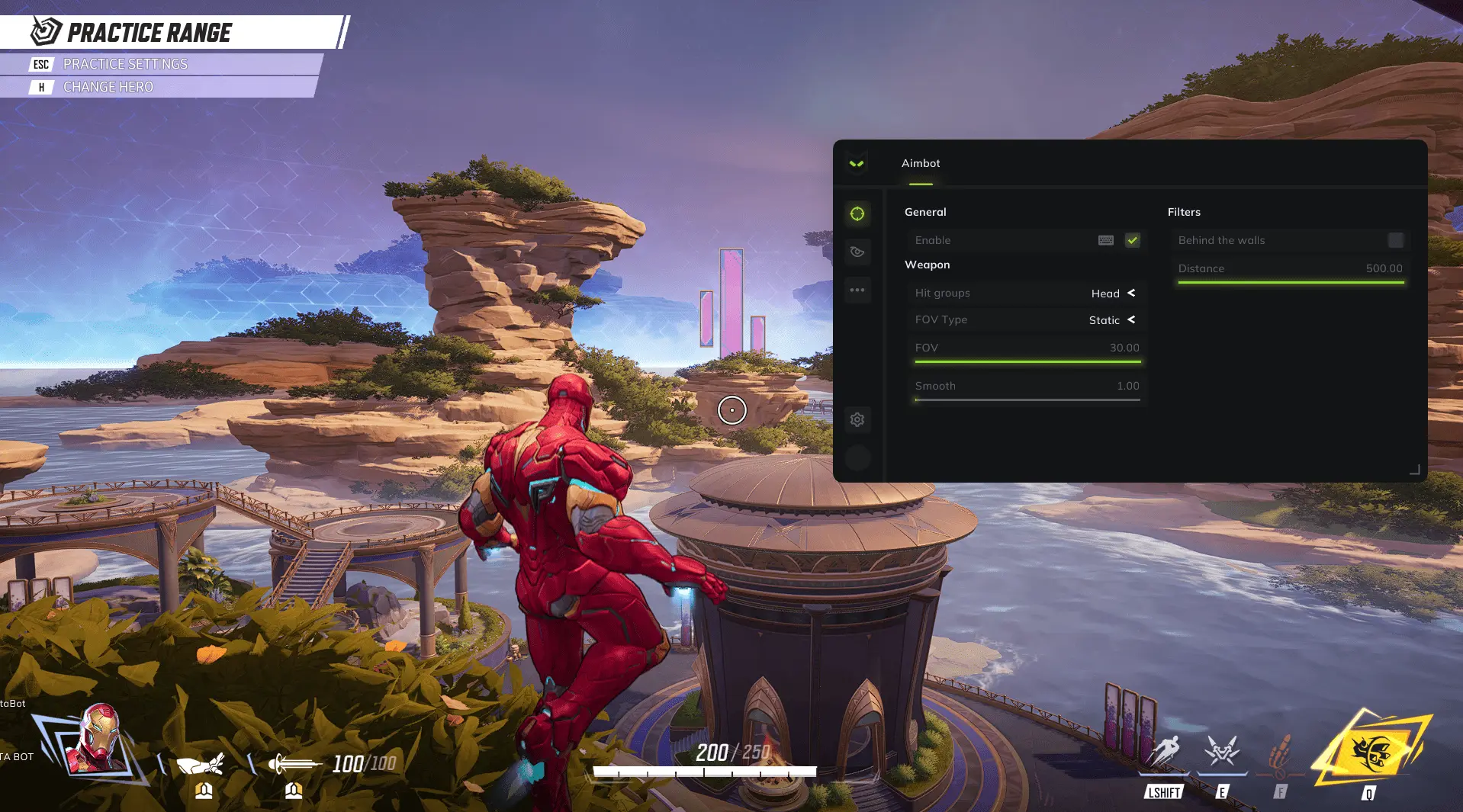This screenshot has height=812, width=1463.
Task: Open the Practice Settings entry
Action: tap(125, 64)
